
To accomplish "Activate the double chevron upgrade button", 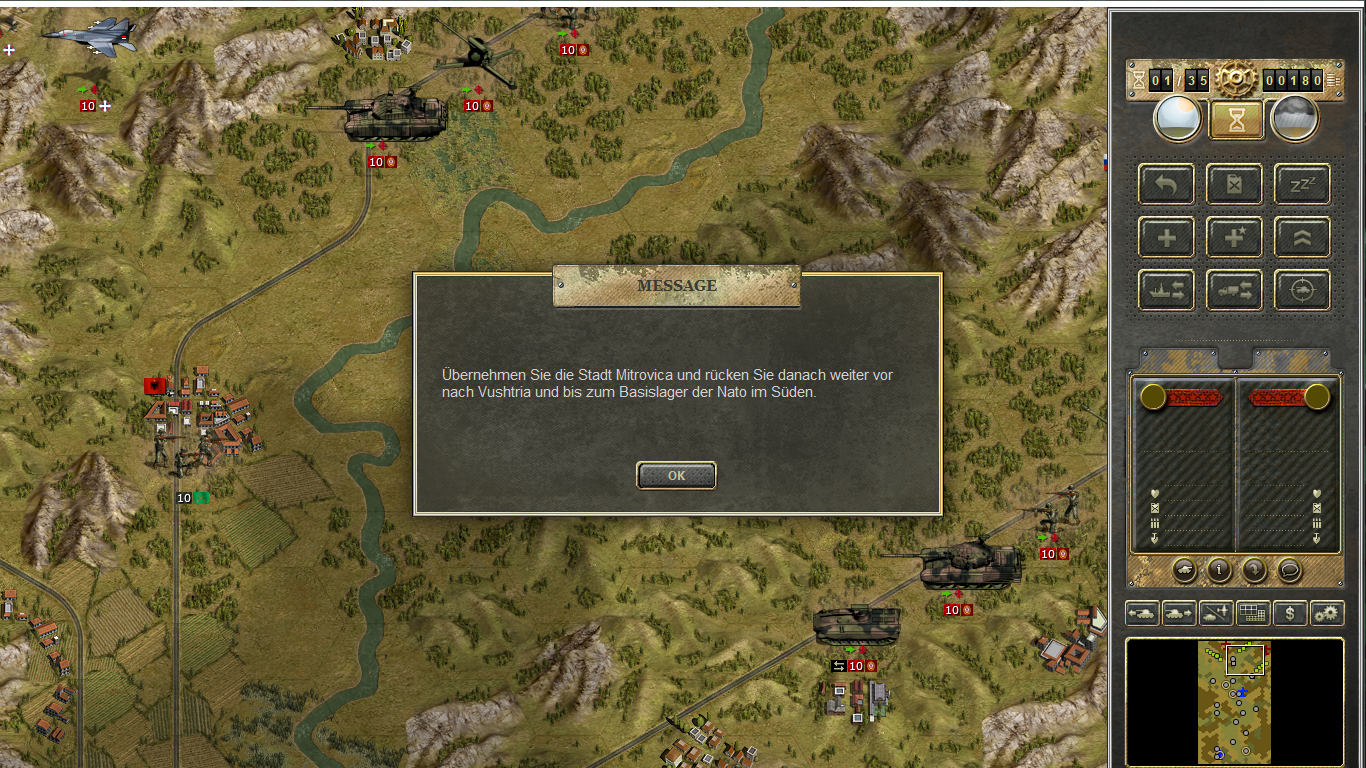I will click(x=1302, y=238).
